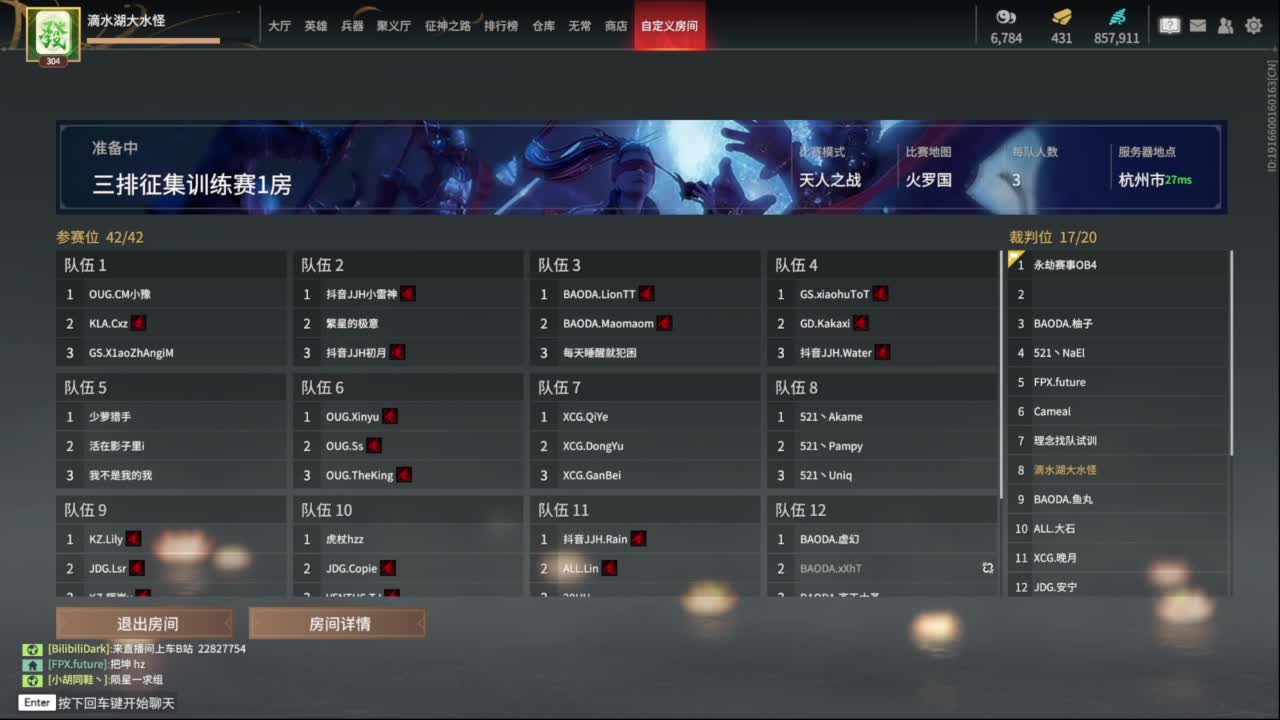Click the tae currency icon showing 6,784
The image size is (1280, 720).
(1005, 18)
